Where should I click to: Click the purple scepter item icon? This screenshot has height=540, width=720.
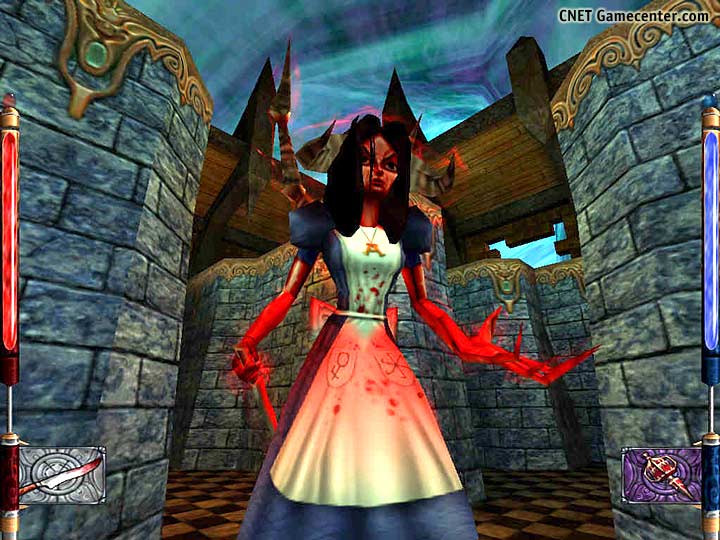point(658,474)
